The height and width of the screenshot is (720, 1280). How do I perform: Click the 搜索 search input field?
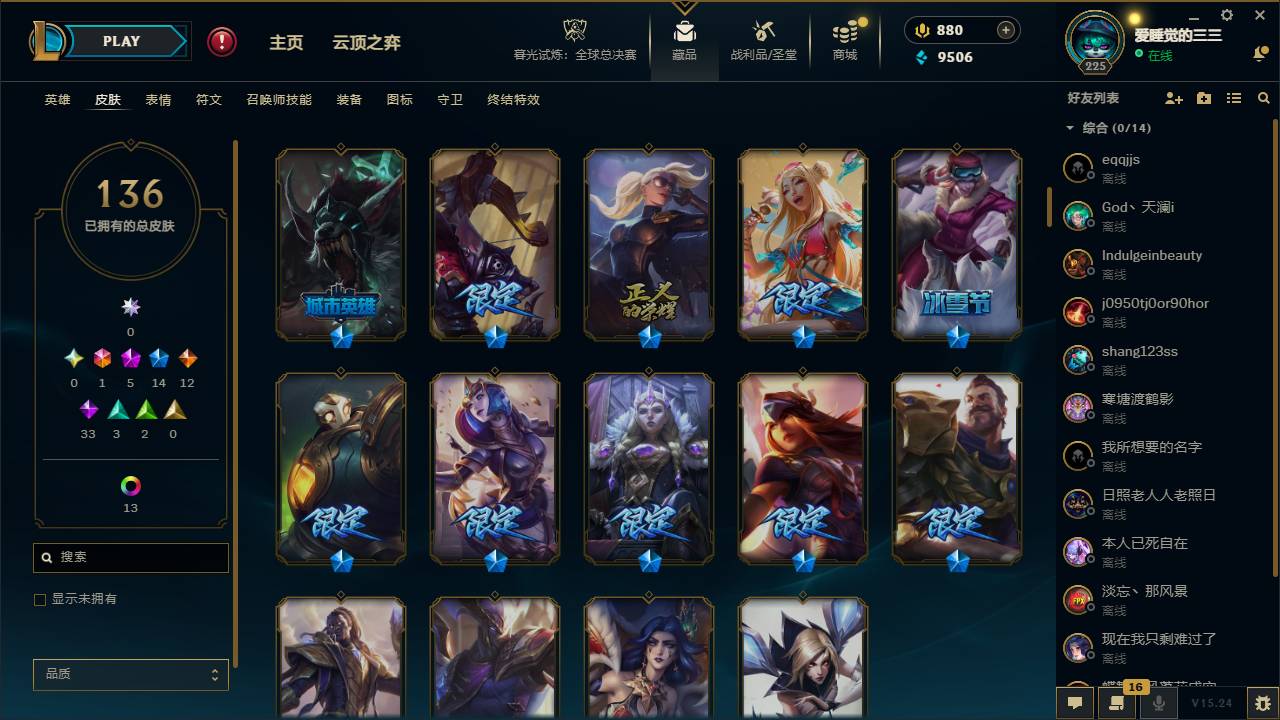(130, 557)
